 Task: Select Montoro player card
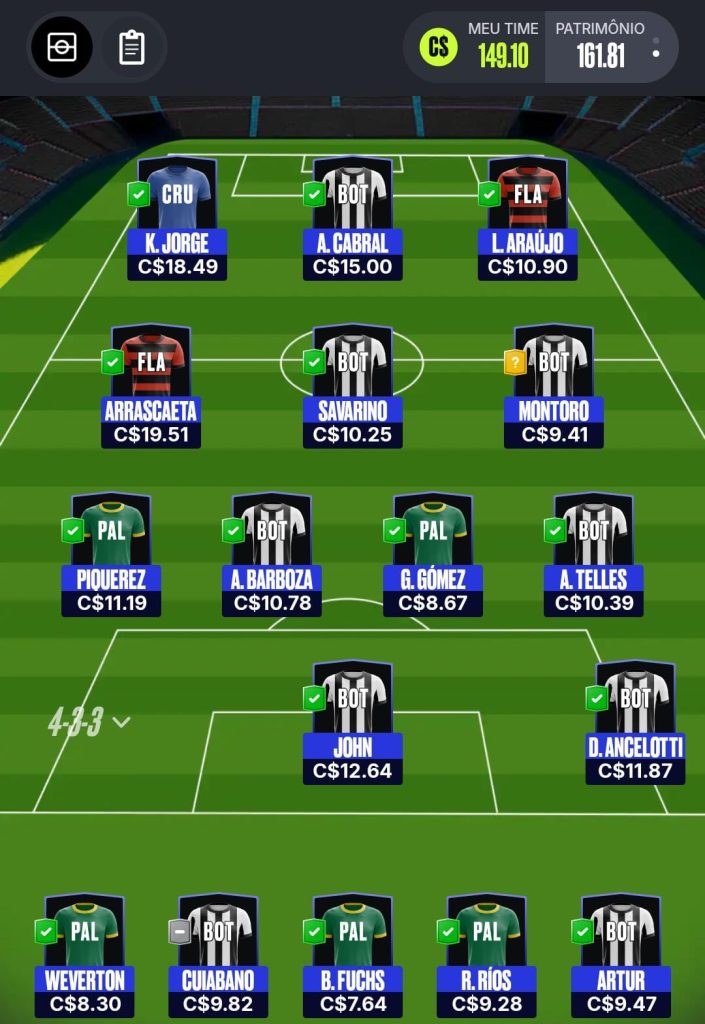(553, 385)
